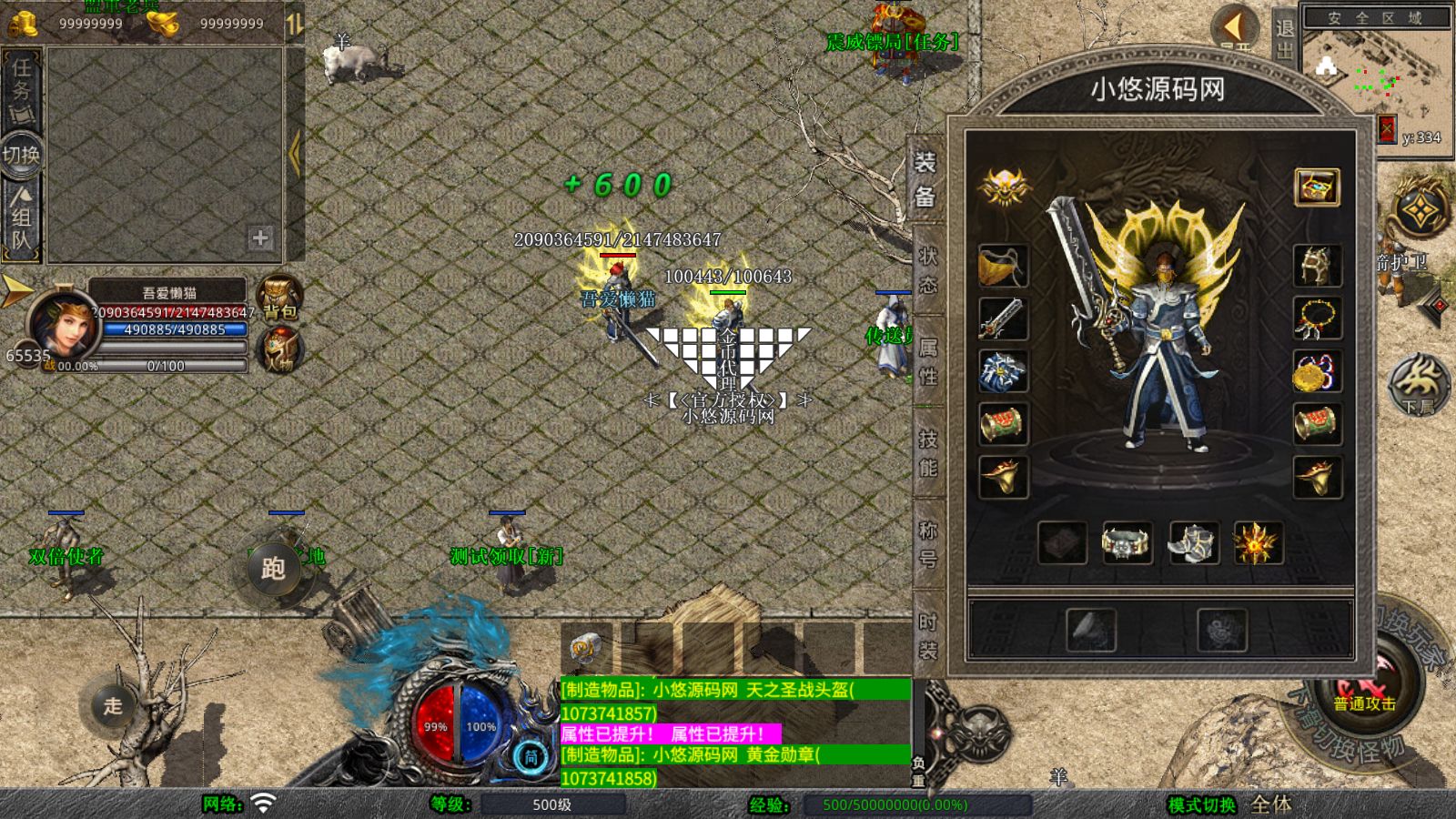1456x819 pixels.
Task: Open the treasure chest icon in character panel
Action: 1317,187
